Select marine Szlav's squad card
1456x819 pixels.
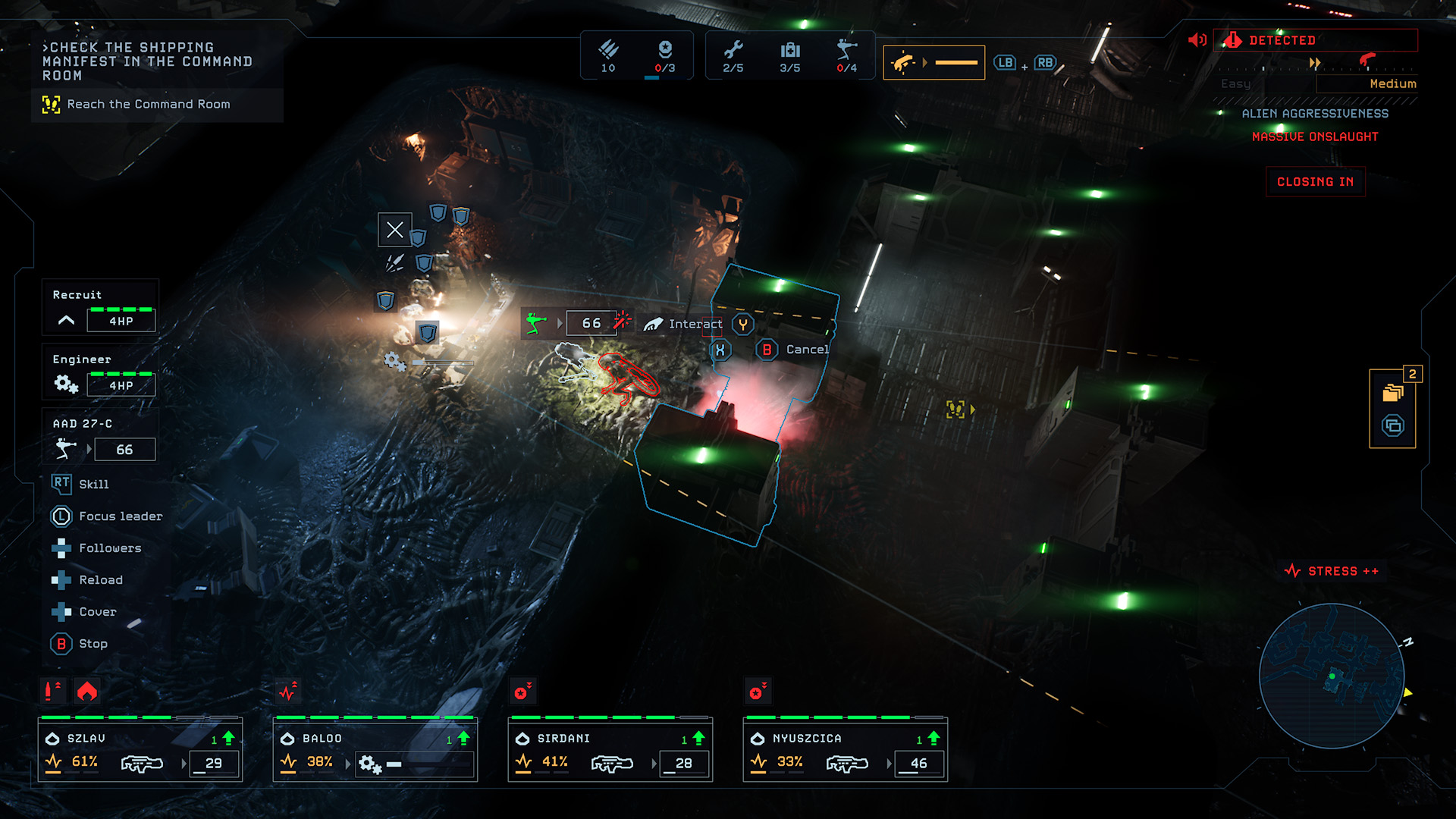click(x=140, y=751)
